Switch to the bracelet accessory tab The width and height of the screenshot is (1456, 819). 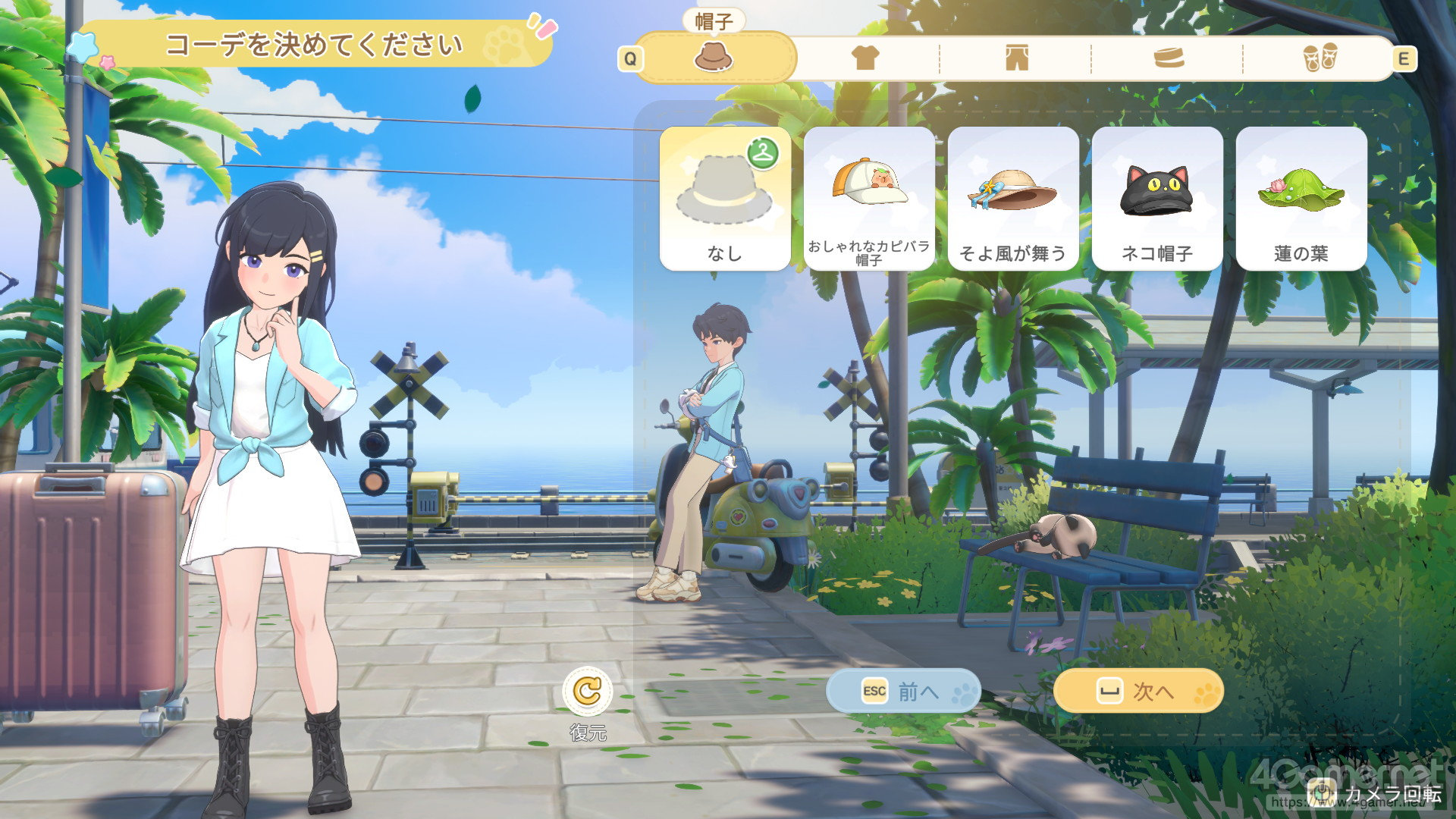coord(1168,58)
